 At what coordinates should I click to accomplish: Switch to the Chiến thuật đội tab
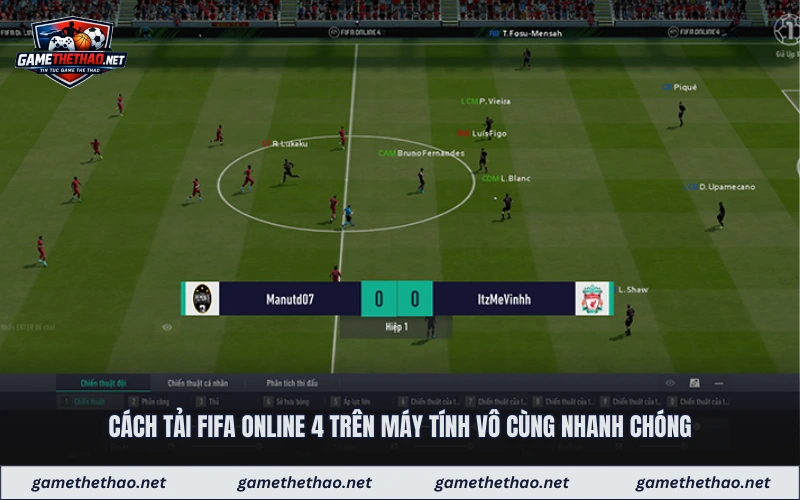click(x=104, y=383)
